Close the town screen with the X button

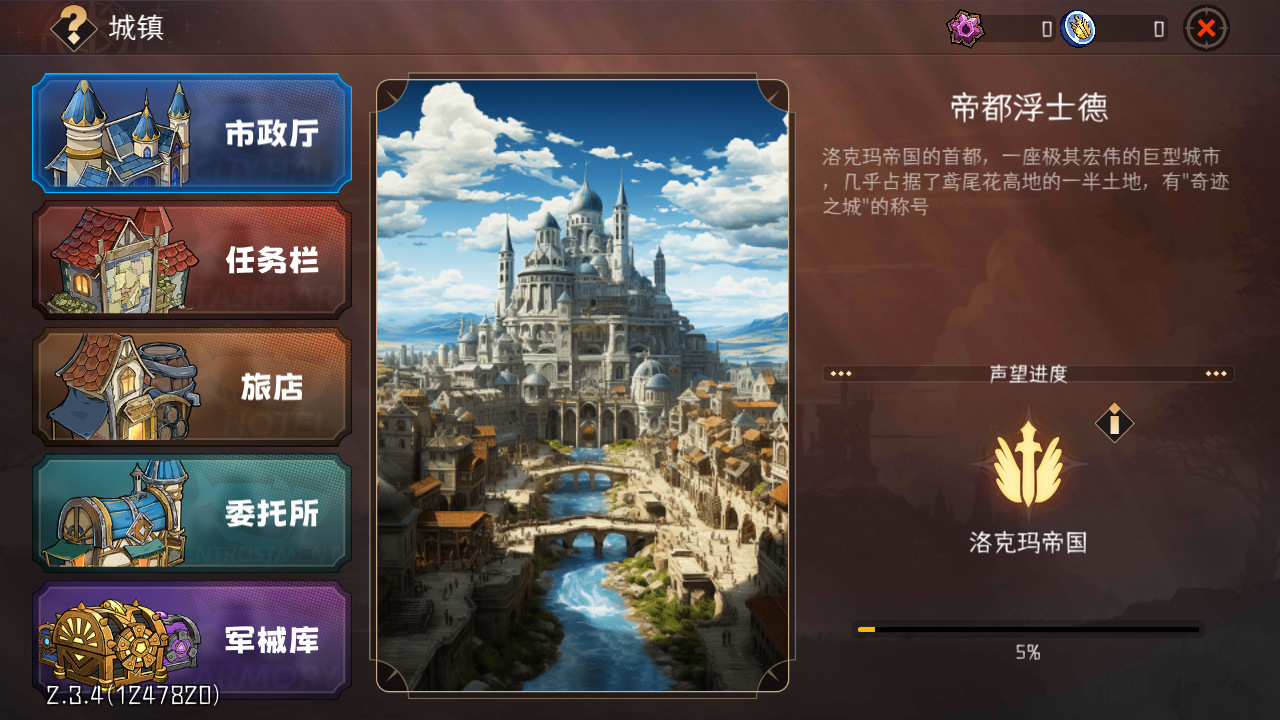click(1207, 27)
